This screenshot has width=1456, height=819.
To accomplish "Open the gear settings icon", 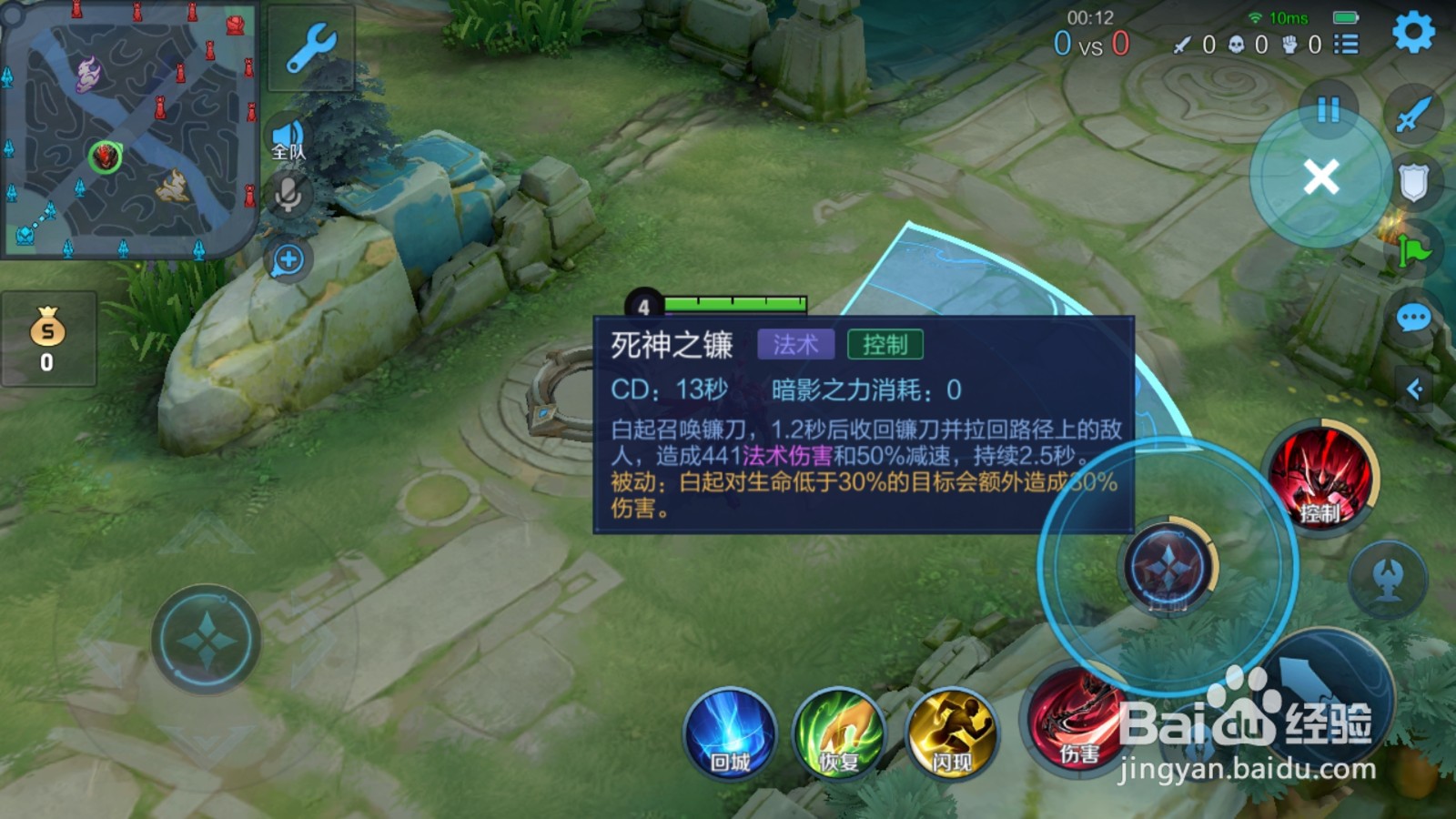I will coord(1412,30).
